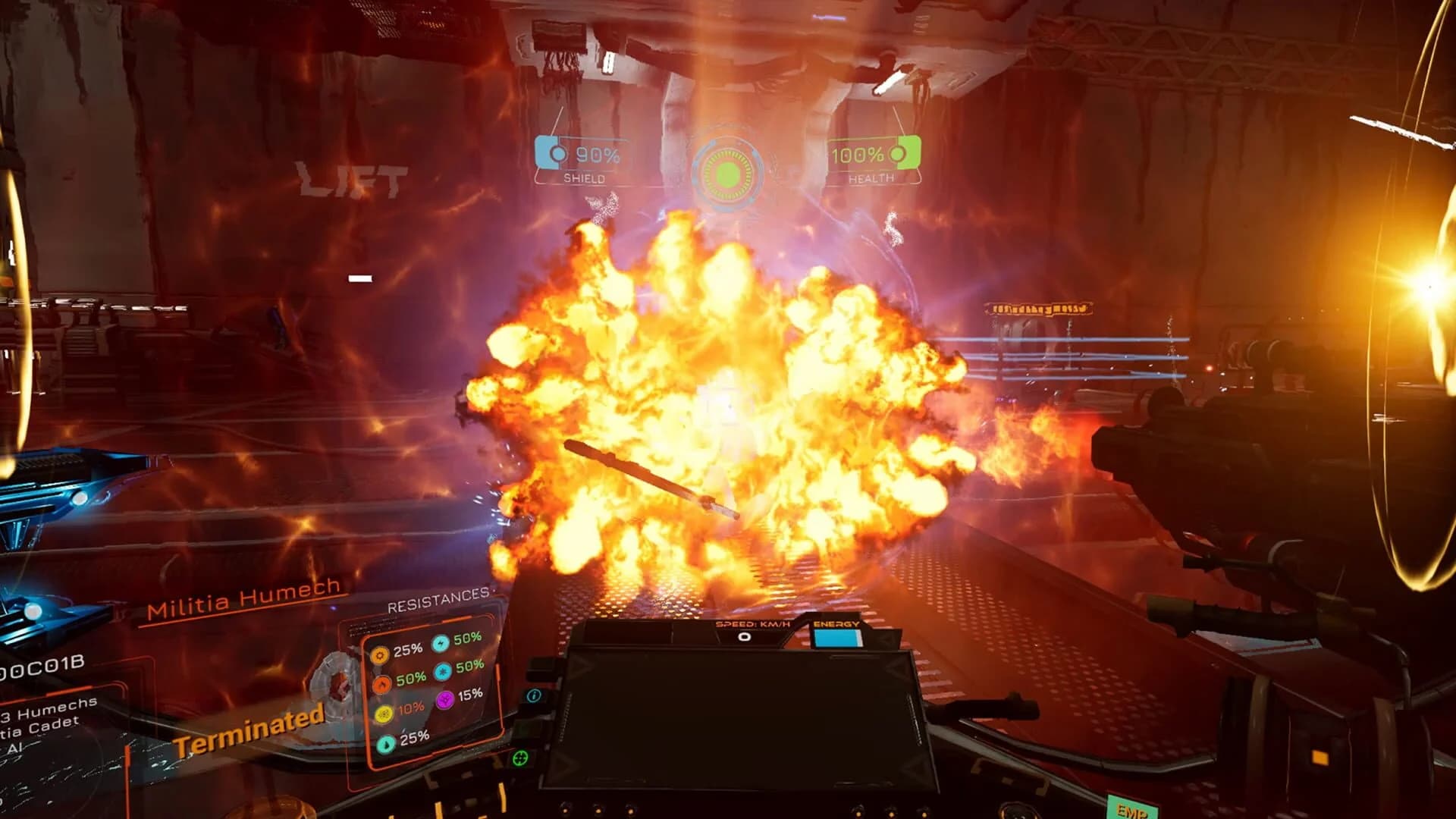Viewport: 1456px width, 819px height.
Task: Select the yellow radiation resistance icon
Action: coord(383,713)
